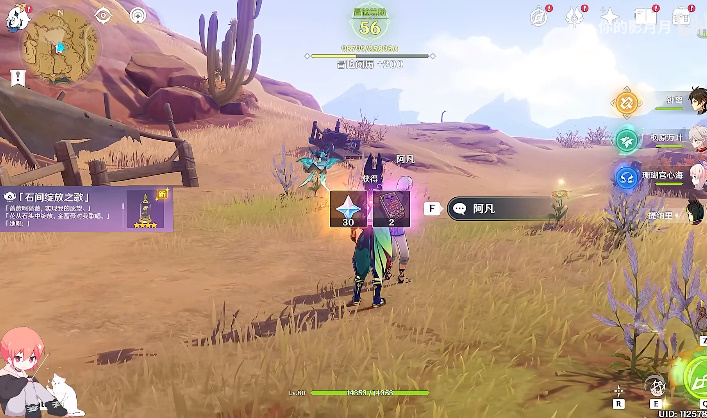Click the obtained primogem item tile

349,209
